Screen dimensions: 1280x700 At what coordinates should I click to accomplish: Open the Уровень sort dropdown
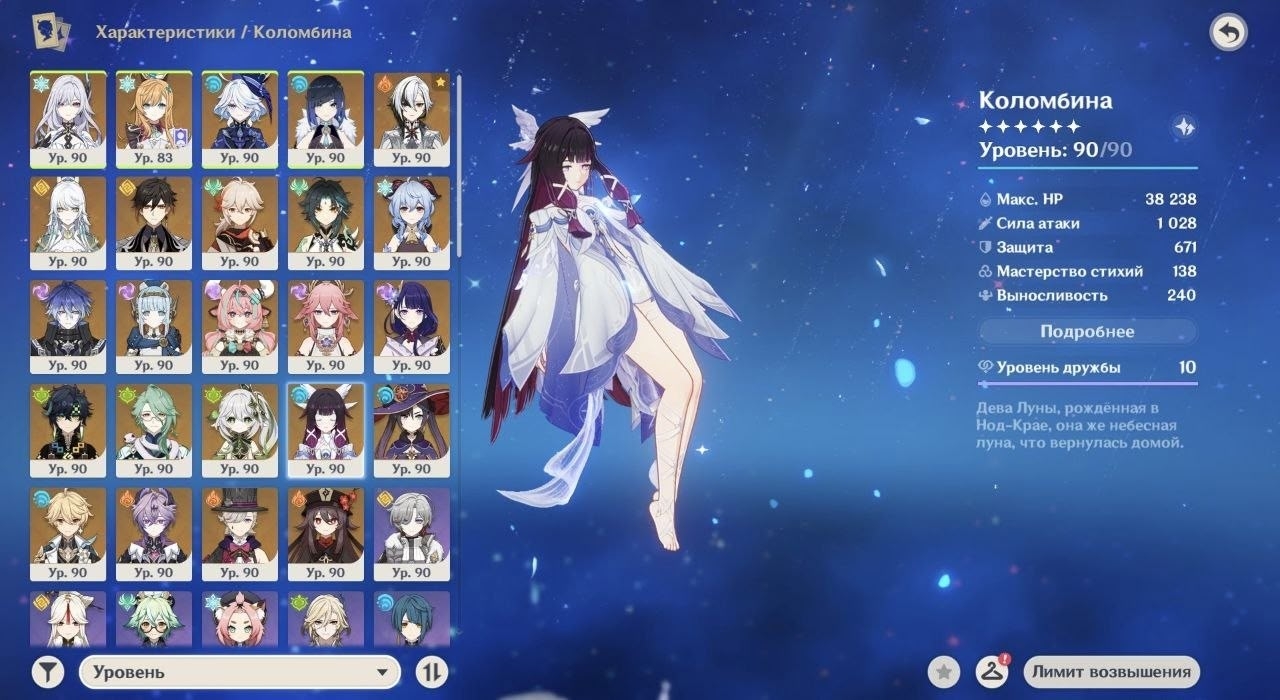point(239,672)
